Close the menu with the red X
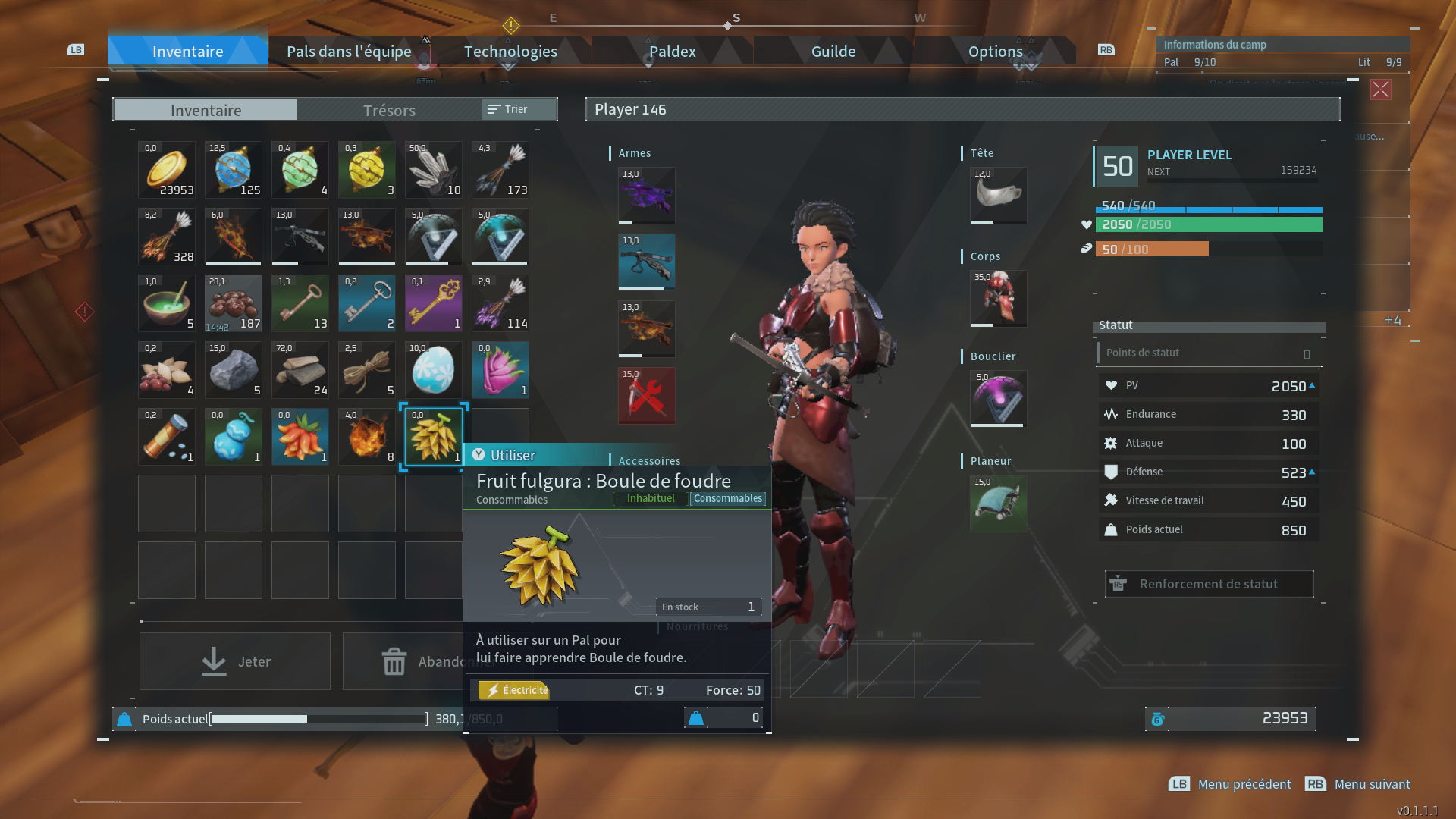 (1380, 89)
